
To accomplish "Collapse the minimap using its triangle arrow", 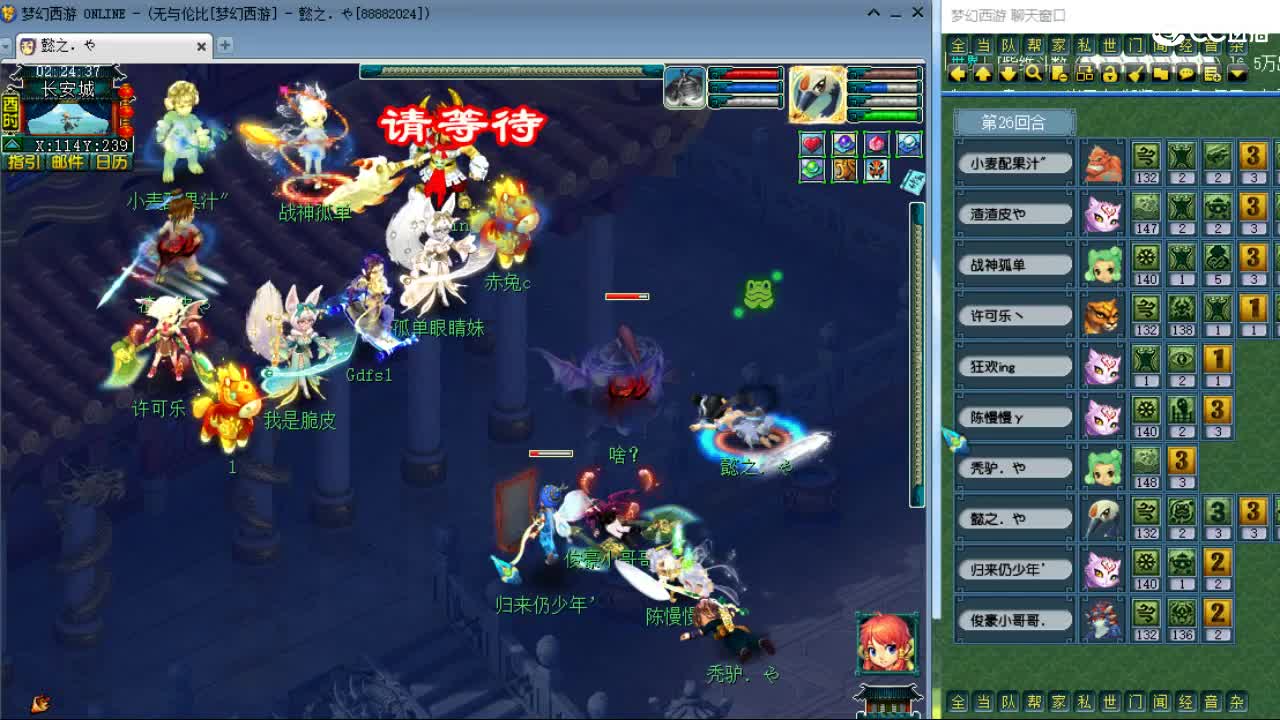I will tap(11, 143).
